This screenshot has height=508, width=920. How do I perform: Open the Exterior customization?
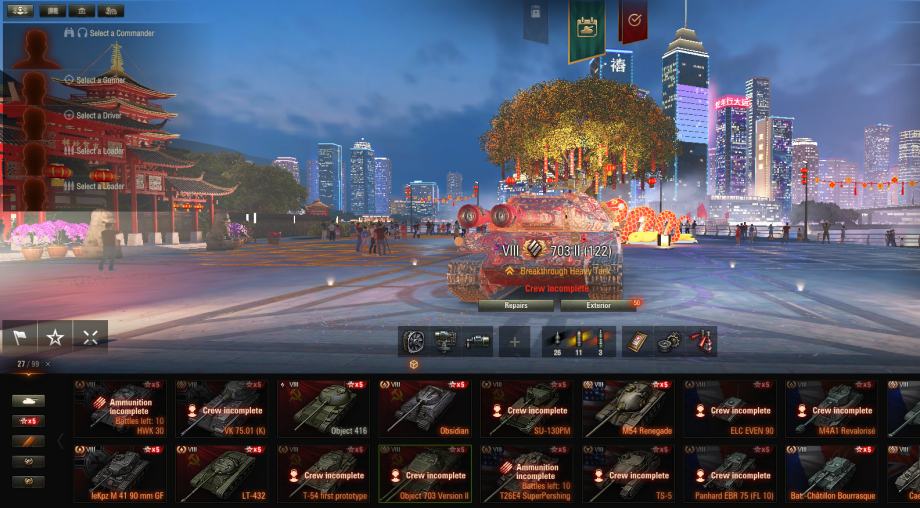point(598,305)
